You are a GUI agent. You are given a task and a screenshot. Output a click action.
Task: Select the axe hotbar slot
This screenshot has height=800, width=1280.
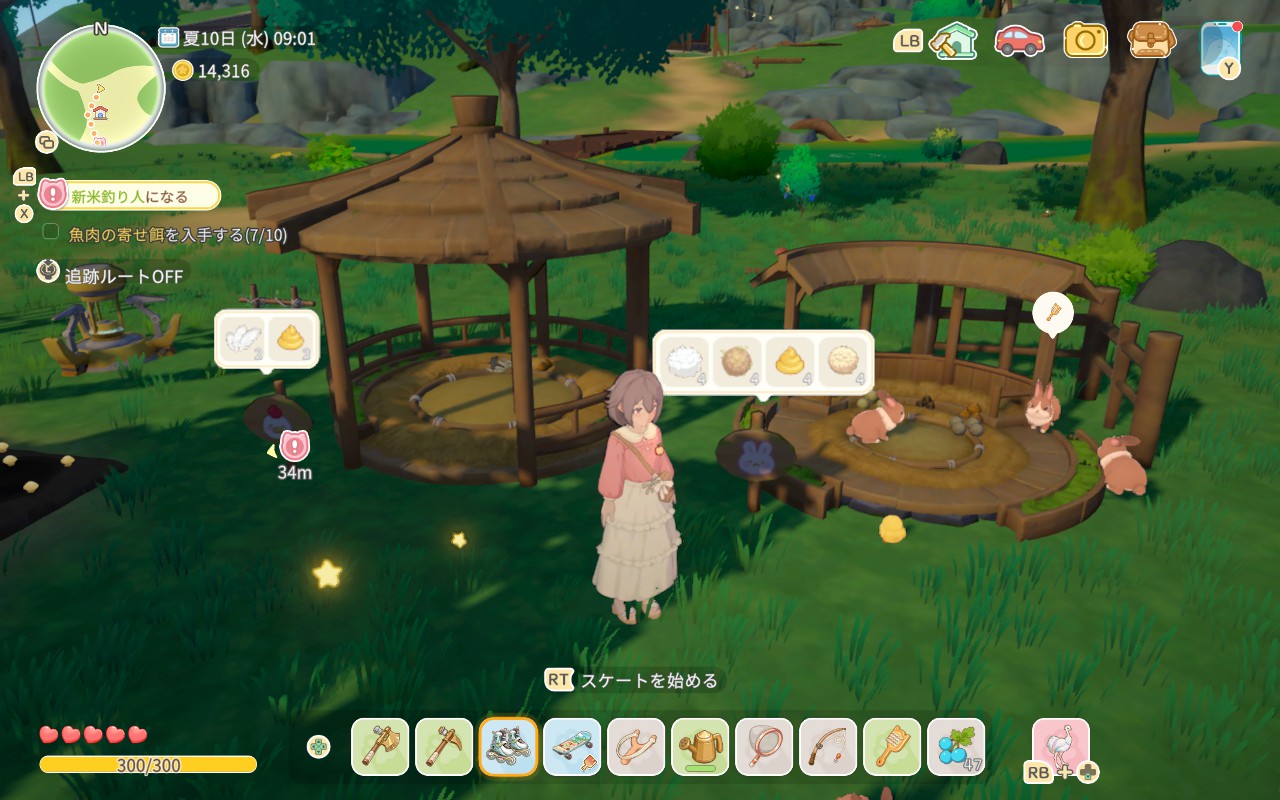(380, 746)
